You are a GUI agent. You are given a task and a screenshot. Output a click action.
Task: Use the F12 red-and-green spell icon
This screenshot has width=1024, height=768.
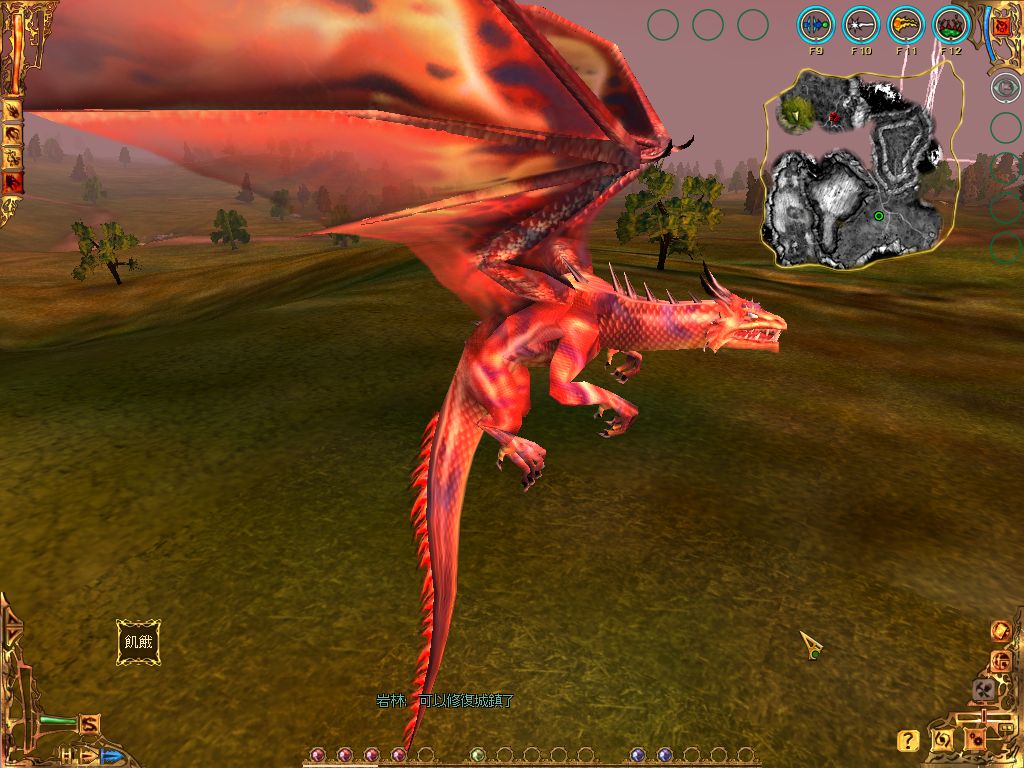pos(951,24)
